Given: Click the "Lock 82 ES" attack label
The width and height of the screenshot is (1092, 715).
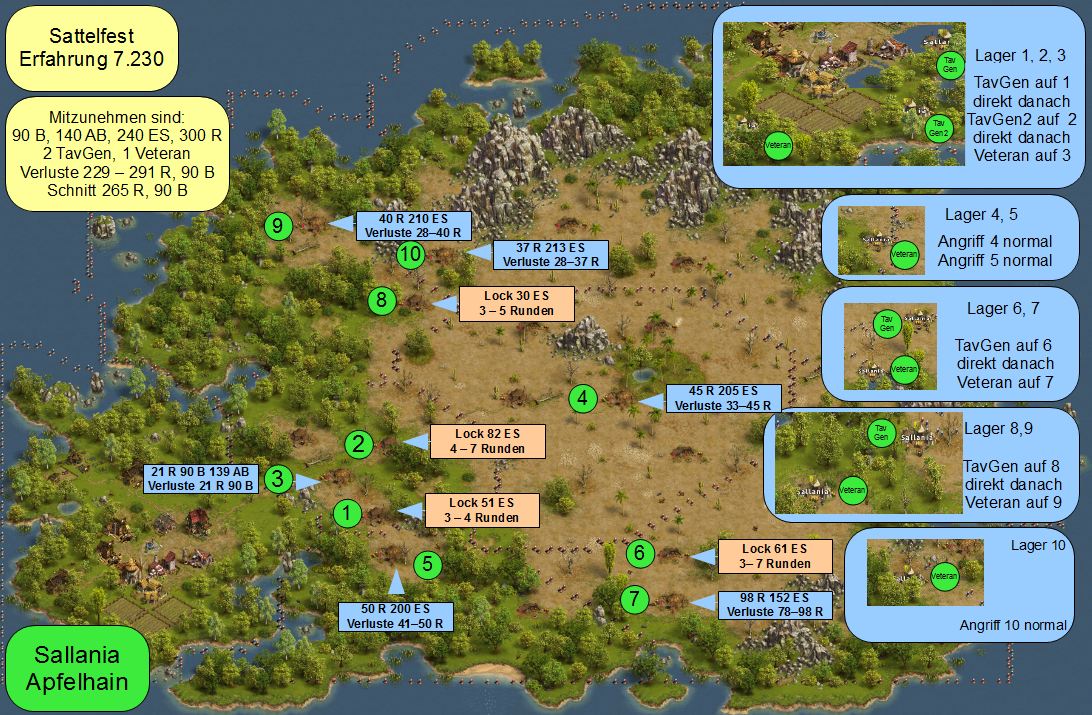Looking at the screenshot, I should point(487,441).
